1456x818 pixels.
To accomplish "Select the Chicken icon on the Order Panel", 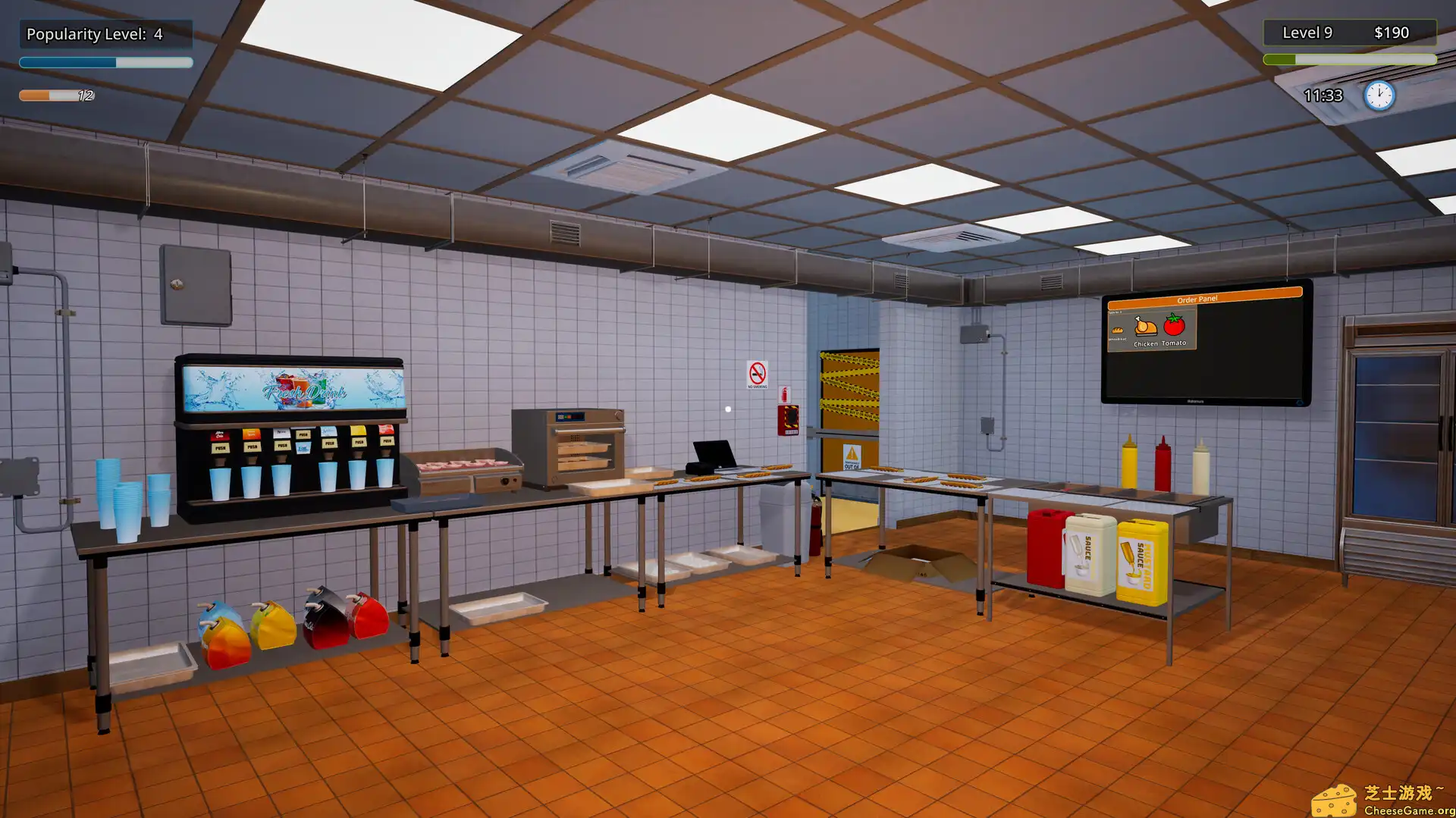I will point(1147,326).
